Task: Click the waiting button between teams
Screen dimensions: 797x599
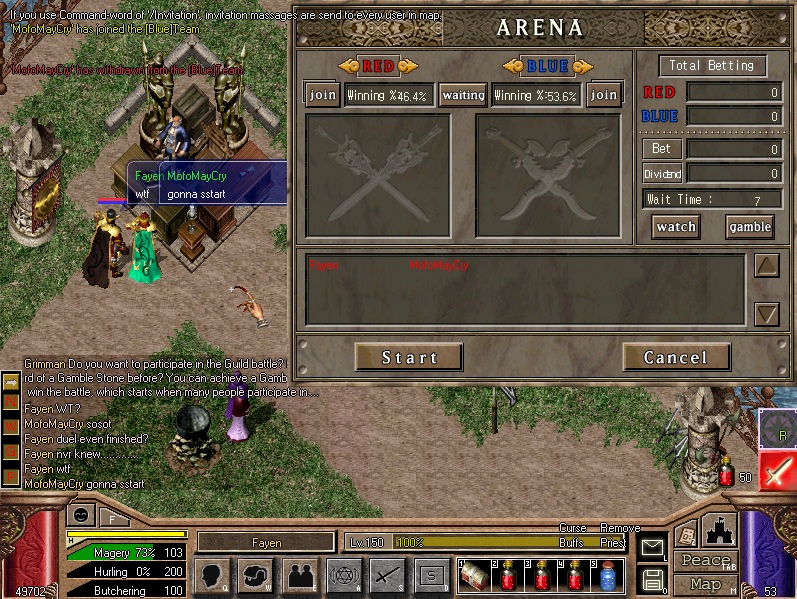Action: point(463,95)
